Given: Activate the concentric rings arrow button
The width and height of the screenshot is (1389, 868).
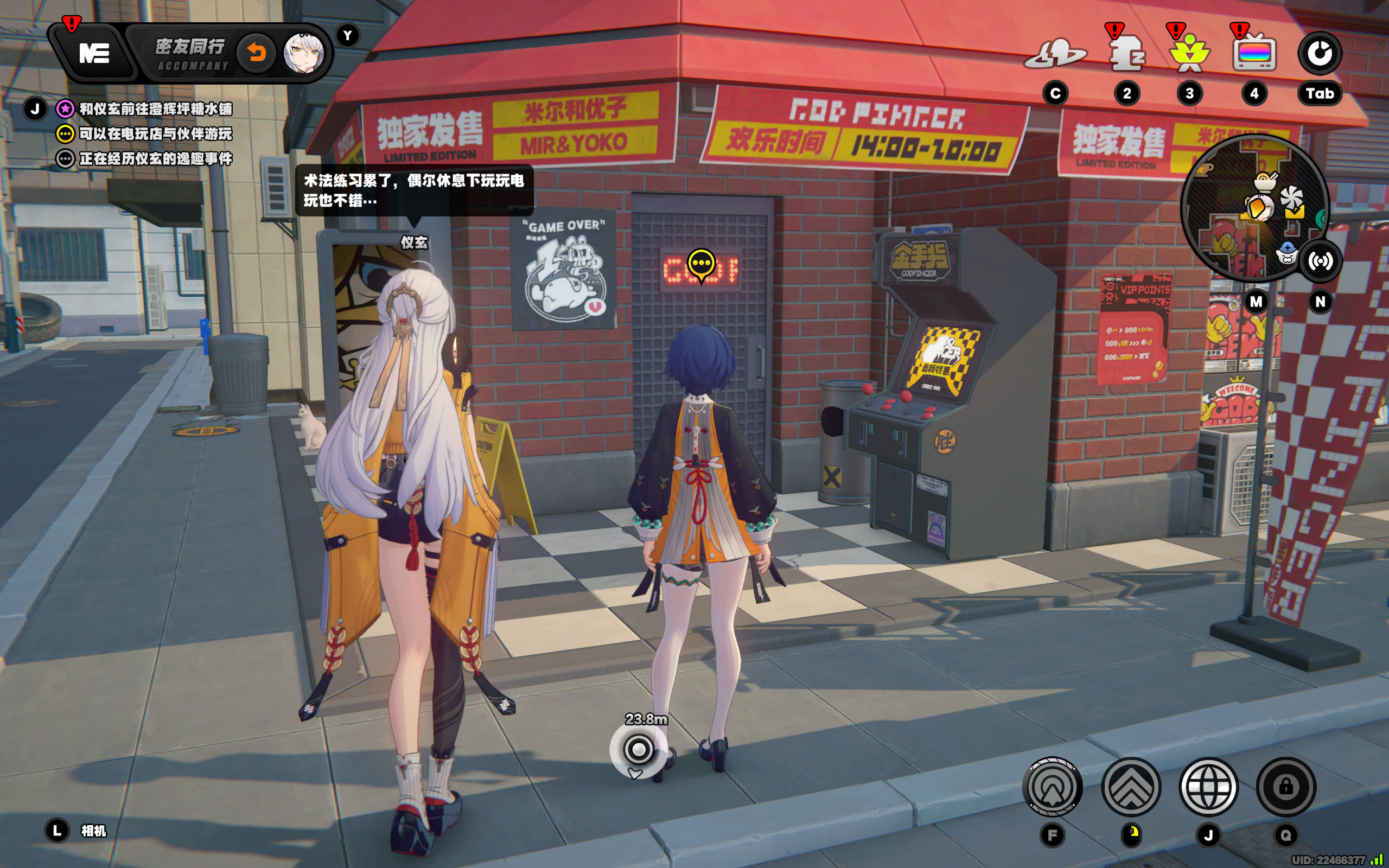Looking at the screenshot, I should coord(1052,787).
